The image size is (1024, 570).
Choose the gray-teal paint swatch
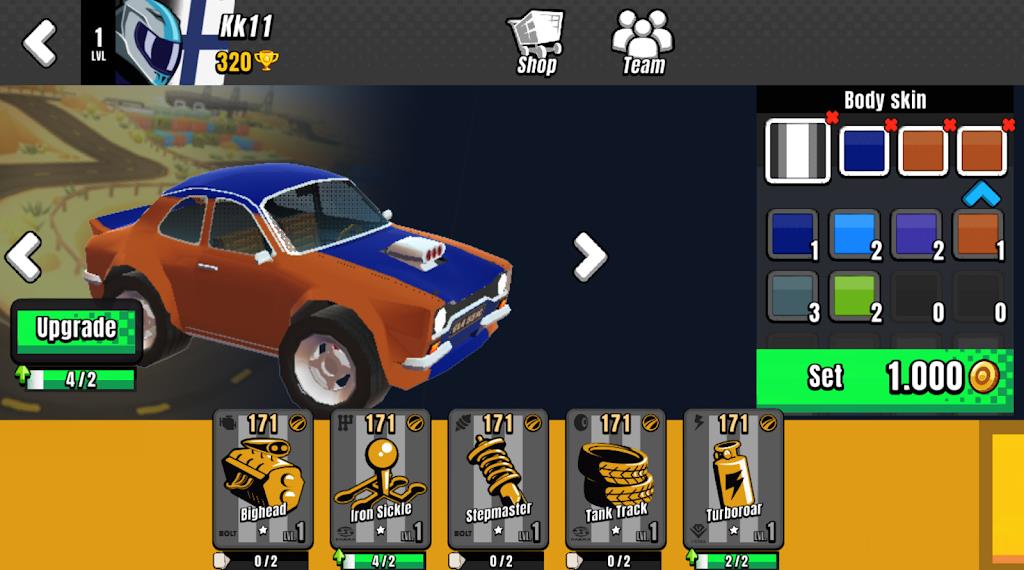click(792, 297)
